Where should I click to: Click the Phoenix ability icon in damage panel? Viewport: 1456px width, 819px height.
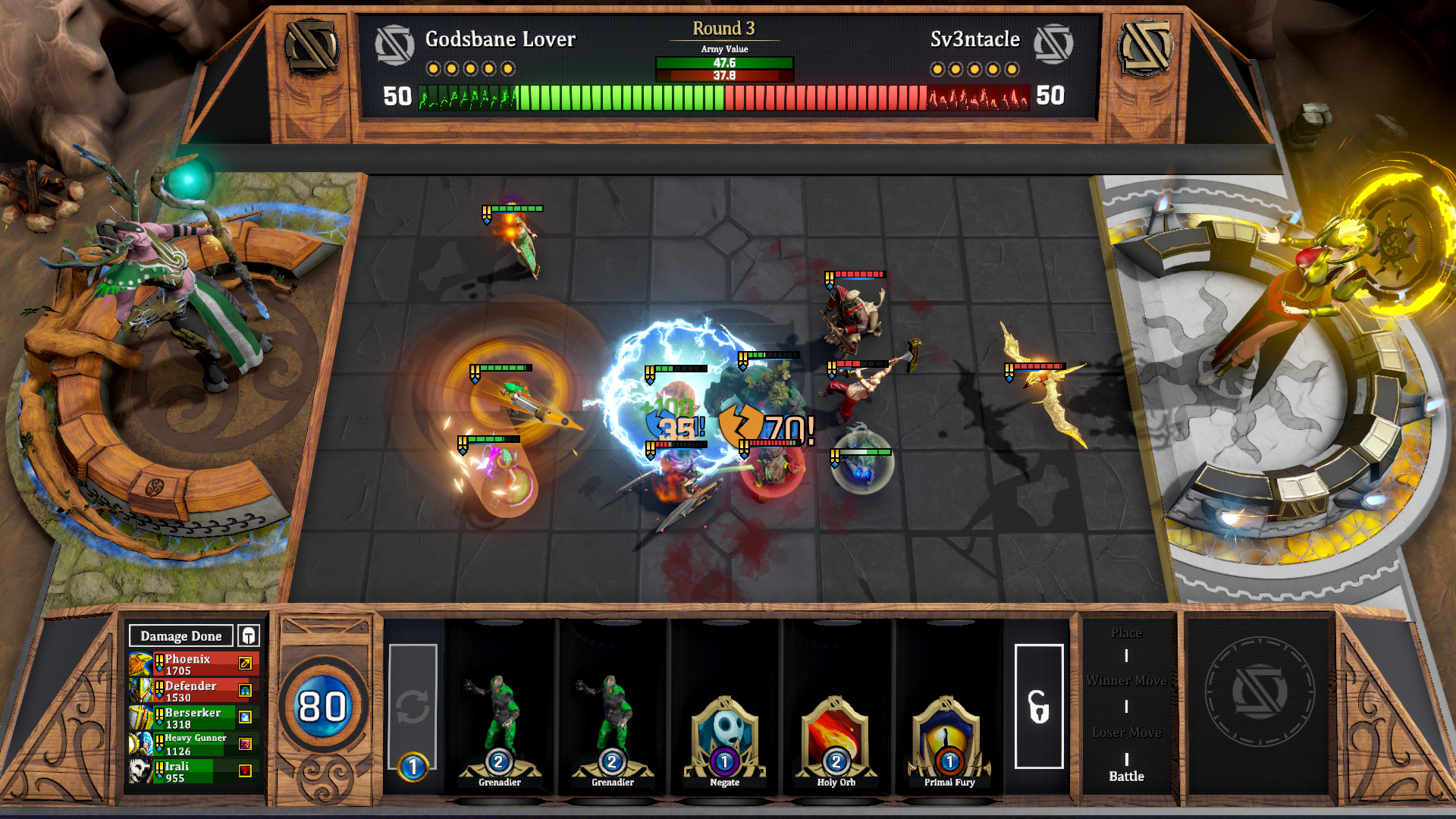(x=244, y=664)
